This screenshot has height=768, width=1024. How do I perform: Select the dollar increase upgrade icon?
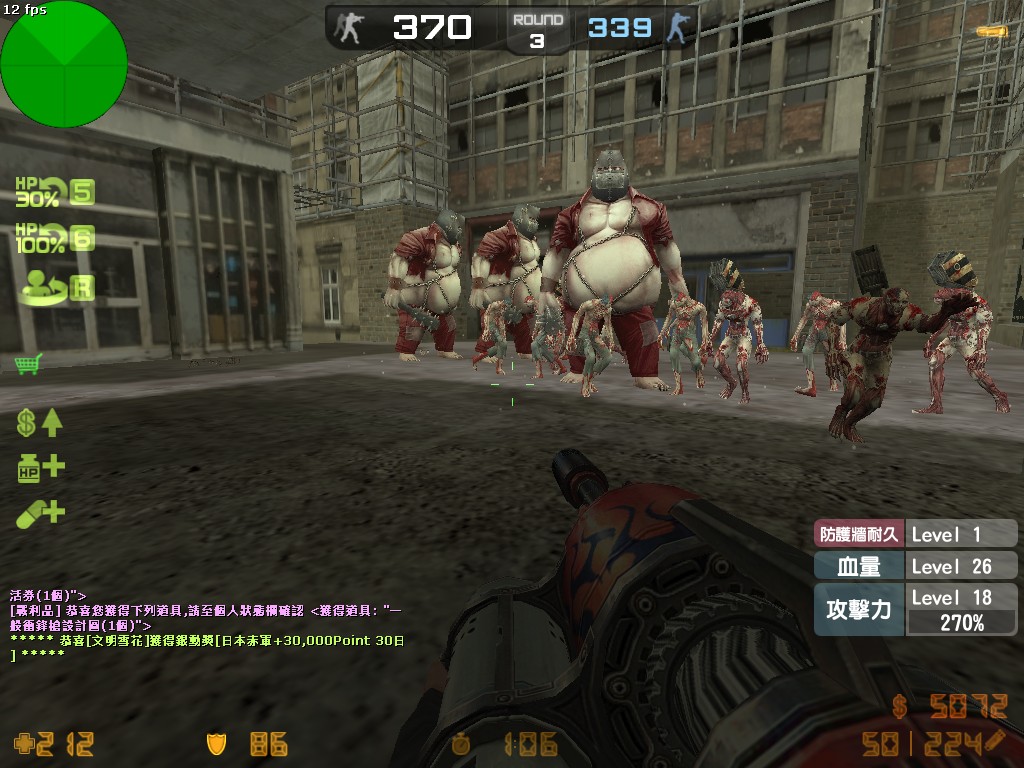[39, 422]
